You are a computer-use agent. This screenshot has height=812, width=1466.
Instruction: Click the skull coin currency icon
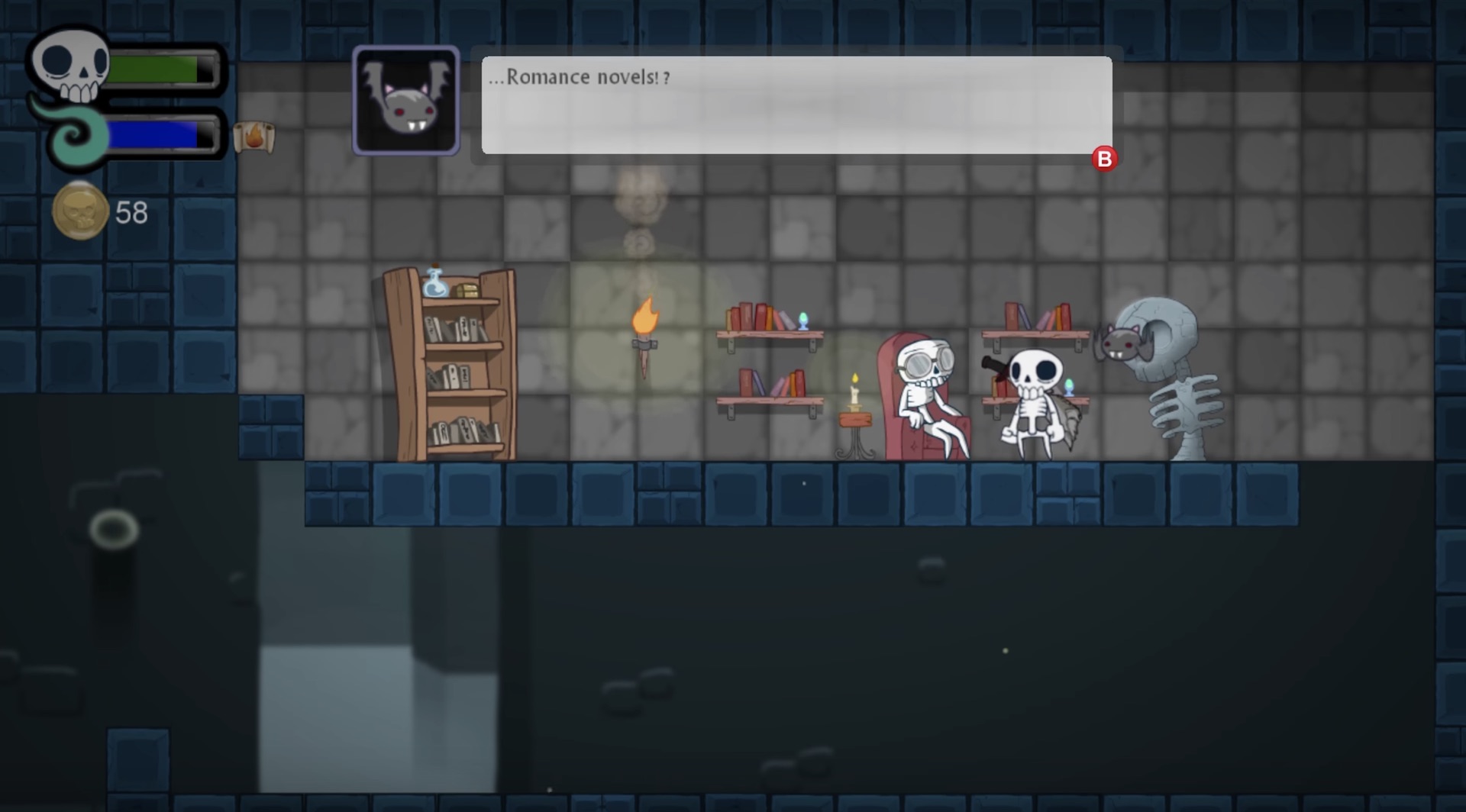(79, 211)
